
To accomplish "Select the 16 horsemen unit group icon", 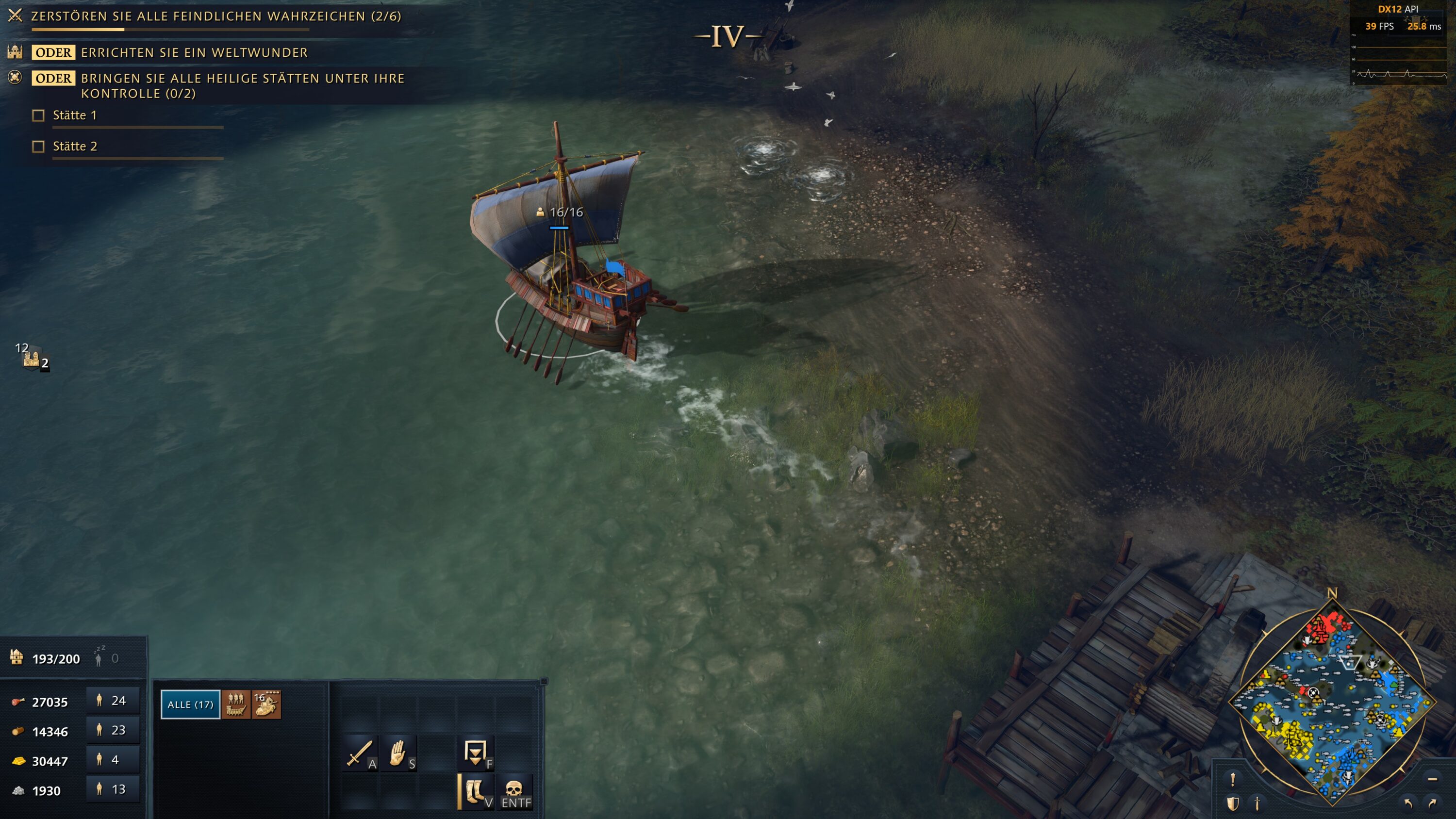I will [266, 704].
